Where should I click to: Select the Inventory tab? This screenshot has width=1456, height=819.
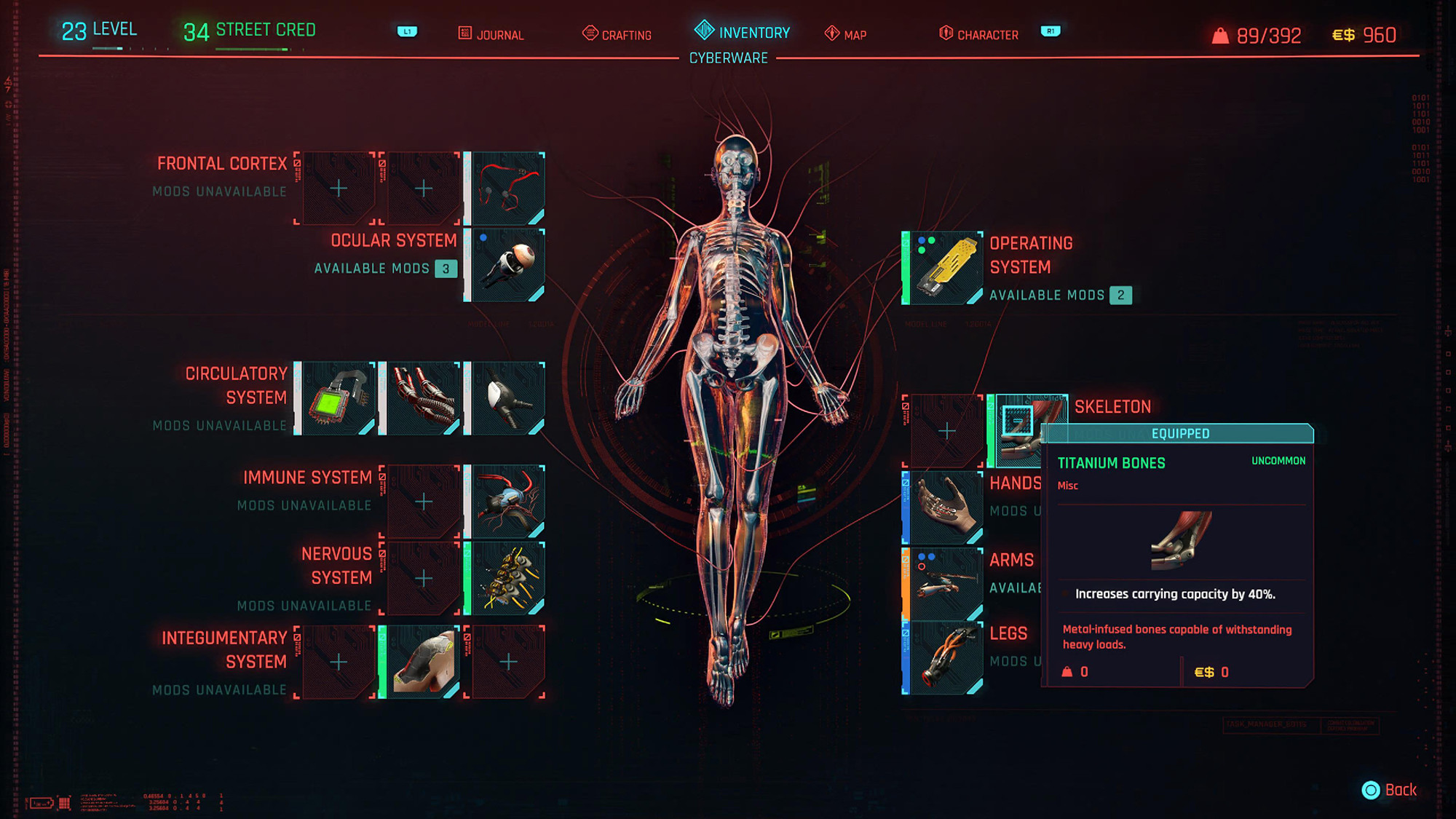point(743,32)
